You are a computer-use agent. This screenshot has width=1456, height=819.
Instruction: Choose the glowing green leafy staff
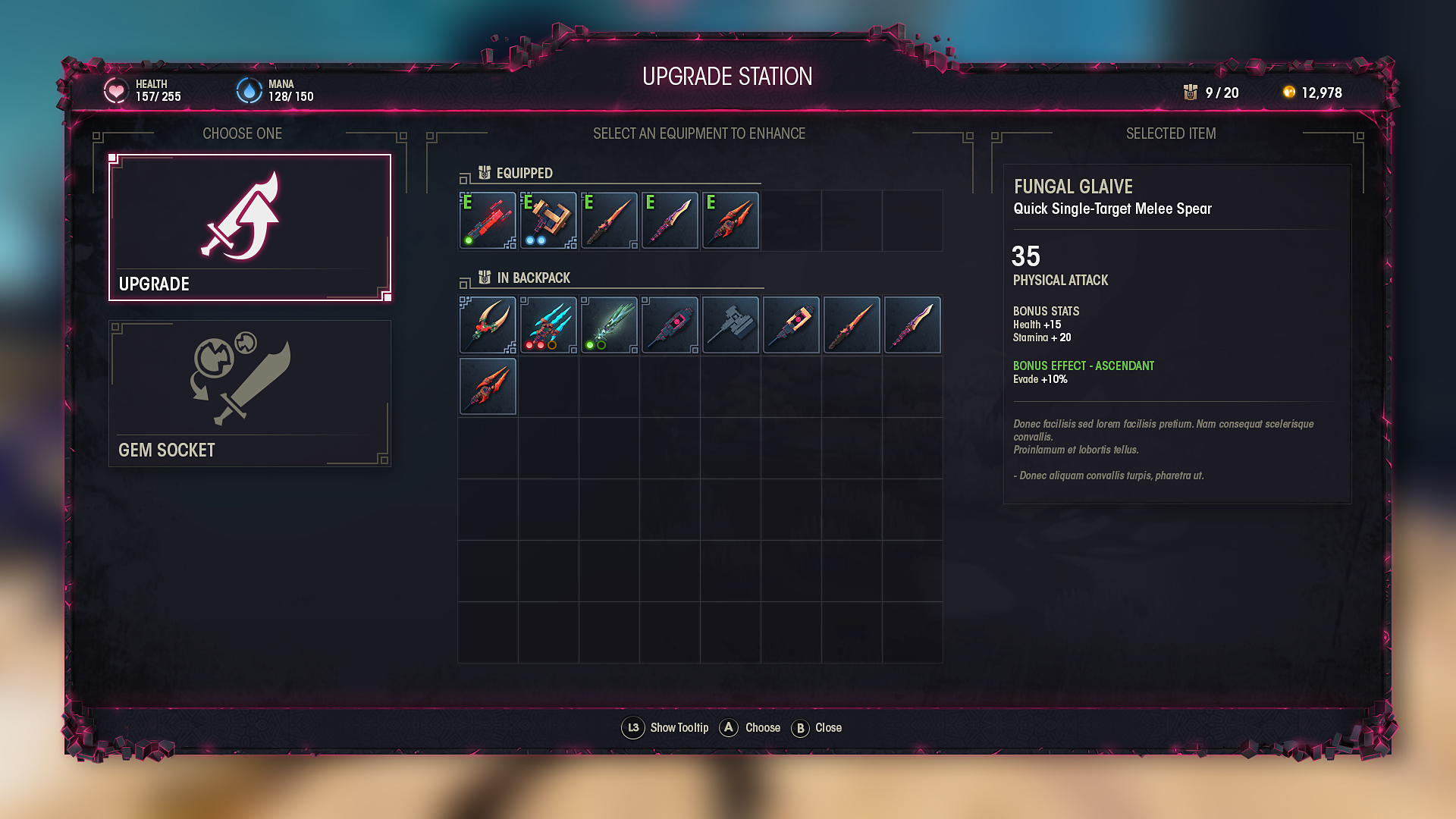point(609,325)
